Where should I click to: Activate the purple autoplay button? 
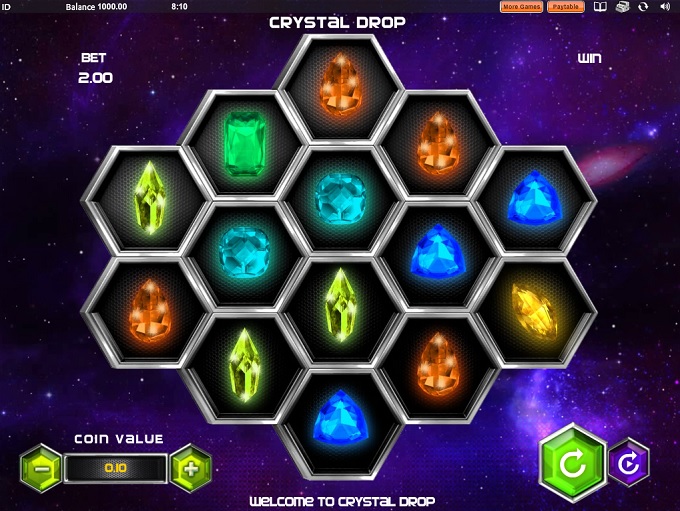click(x=629, y=465)
